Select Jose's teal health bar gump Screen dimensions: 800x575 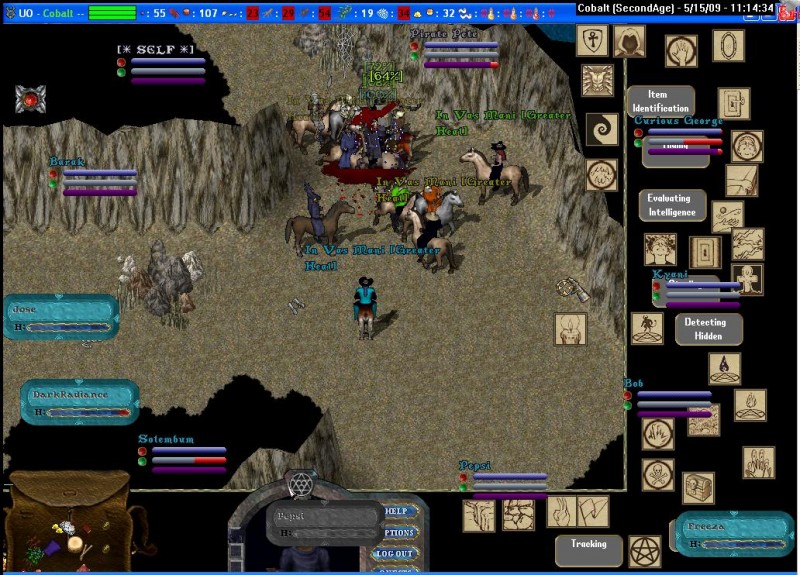coord(60,317)
